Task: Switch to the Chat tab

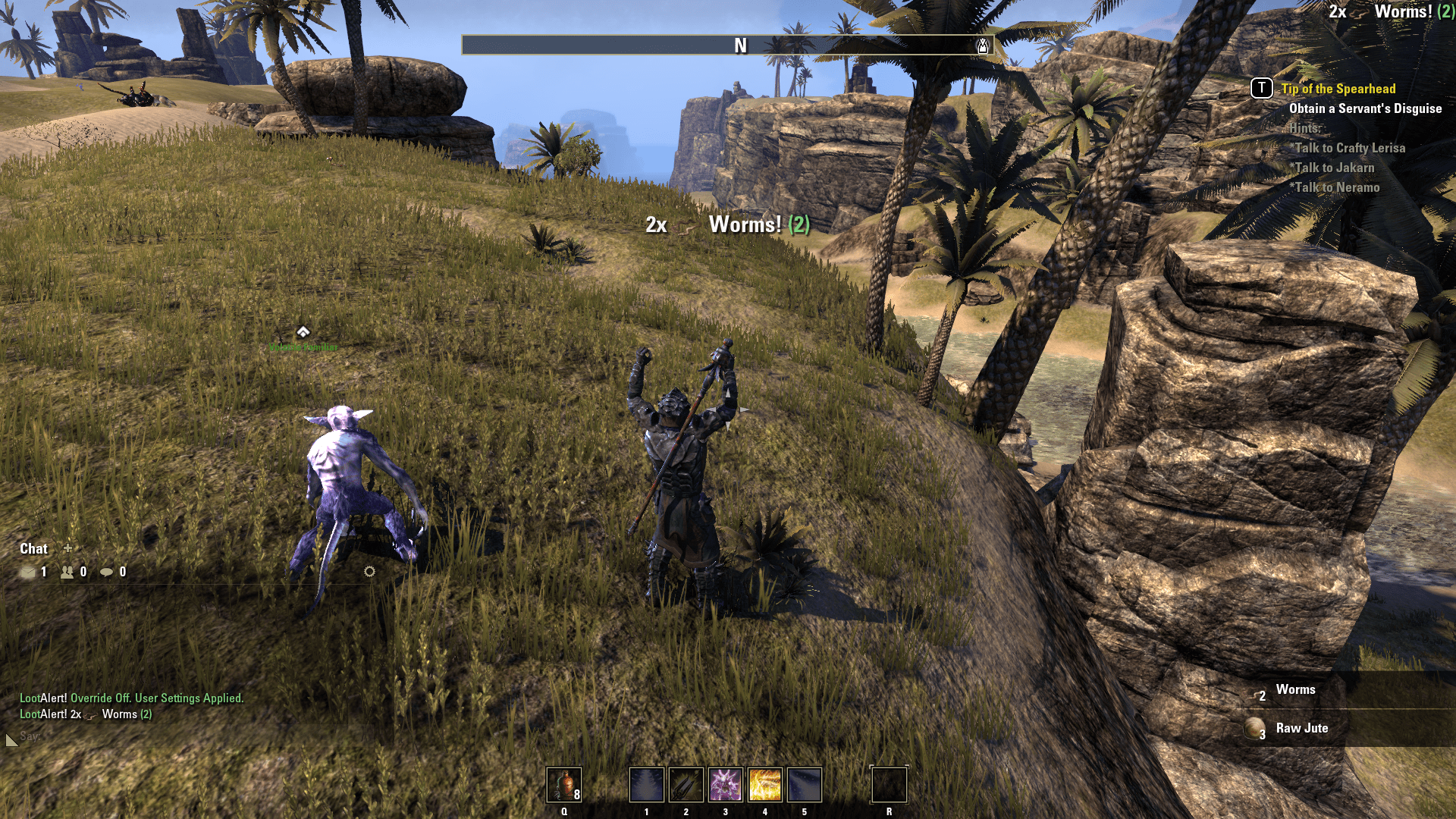Action: coord(34,548)
